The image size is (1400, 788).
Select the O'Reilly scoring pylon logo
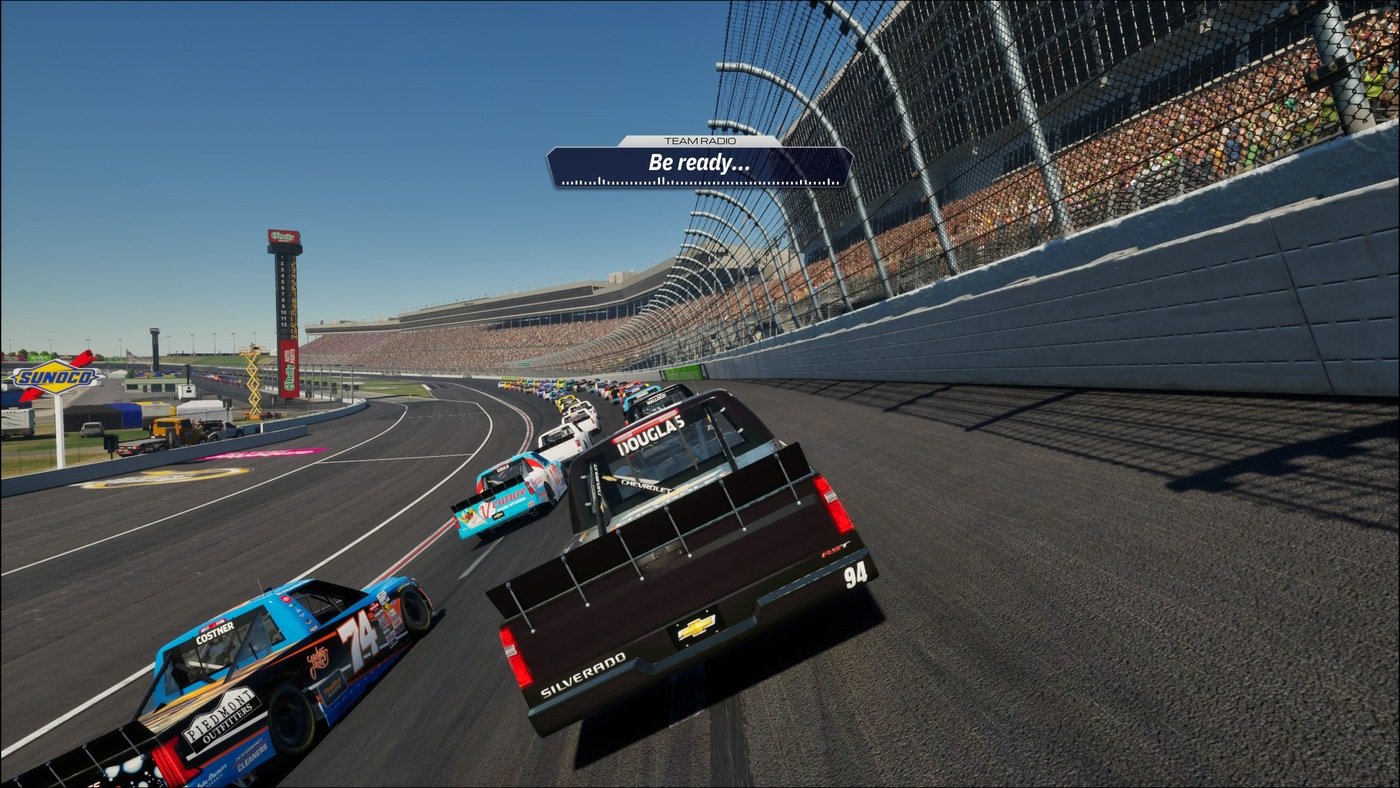[x=282, y=236]
